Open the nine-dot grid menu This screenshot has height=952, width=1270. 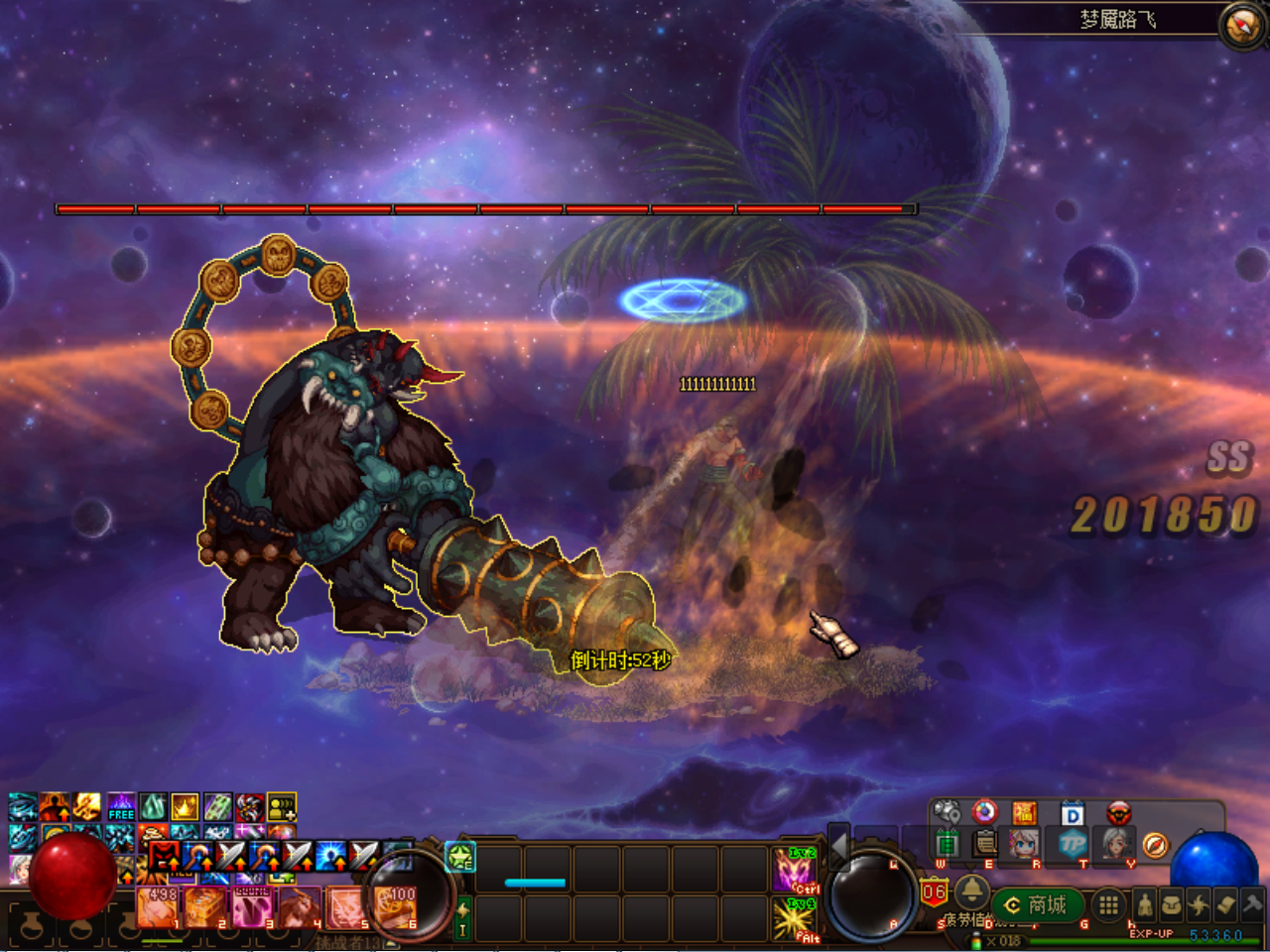tap(1108, 904)
